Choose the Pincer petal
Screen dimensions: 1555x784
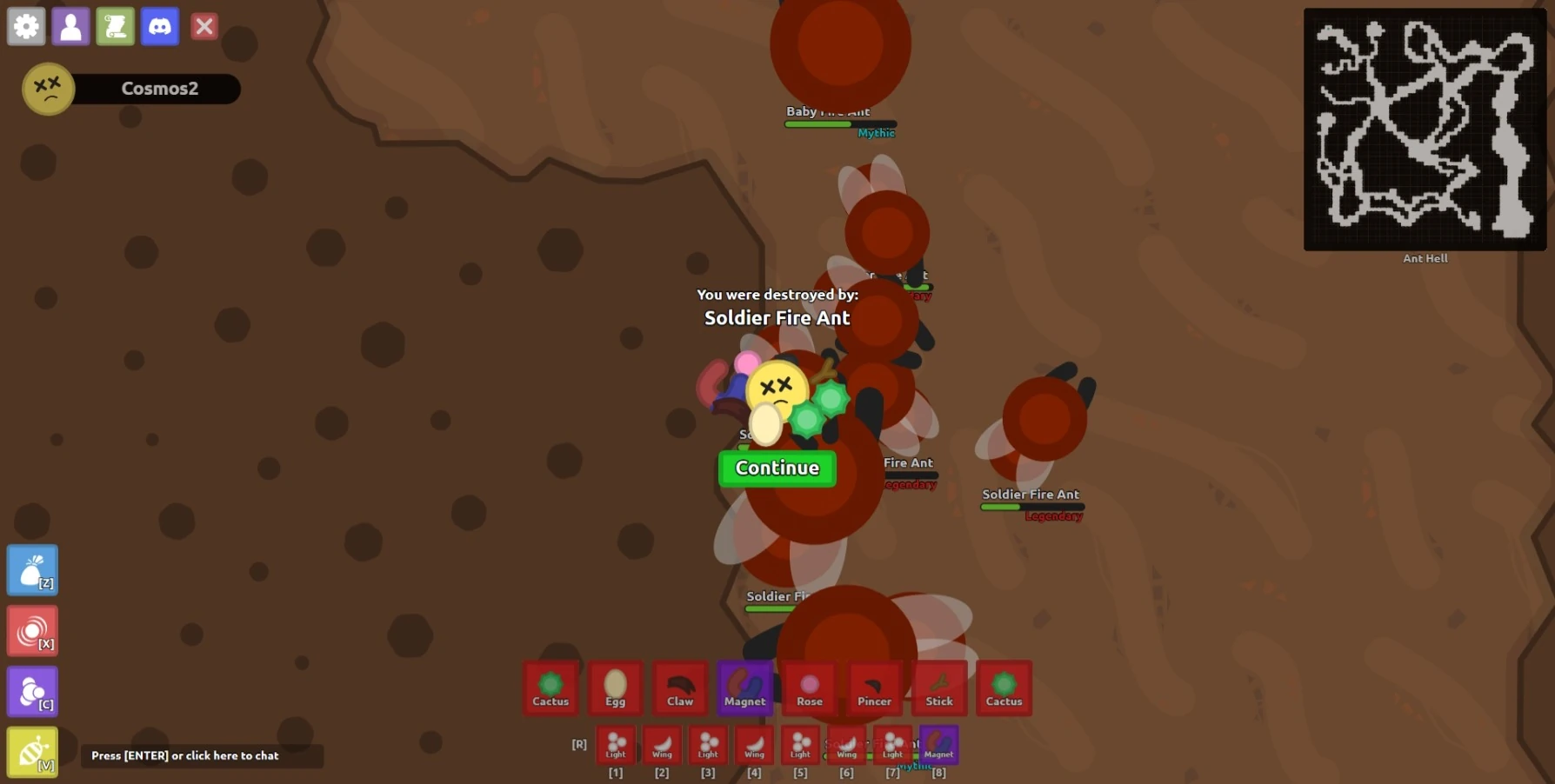pyautogui.click(x=873, y=688)
